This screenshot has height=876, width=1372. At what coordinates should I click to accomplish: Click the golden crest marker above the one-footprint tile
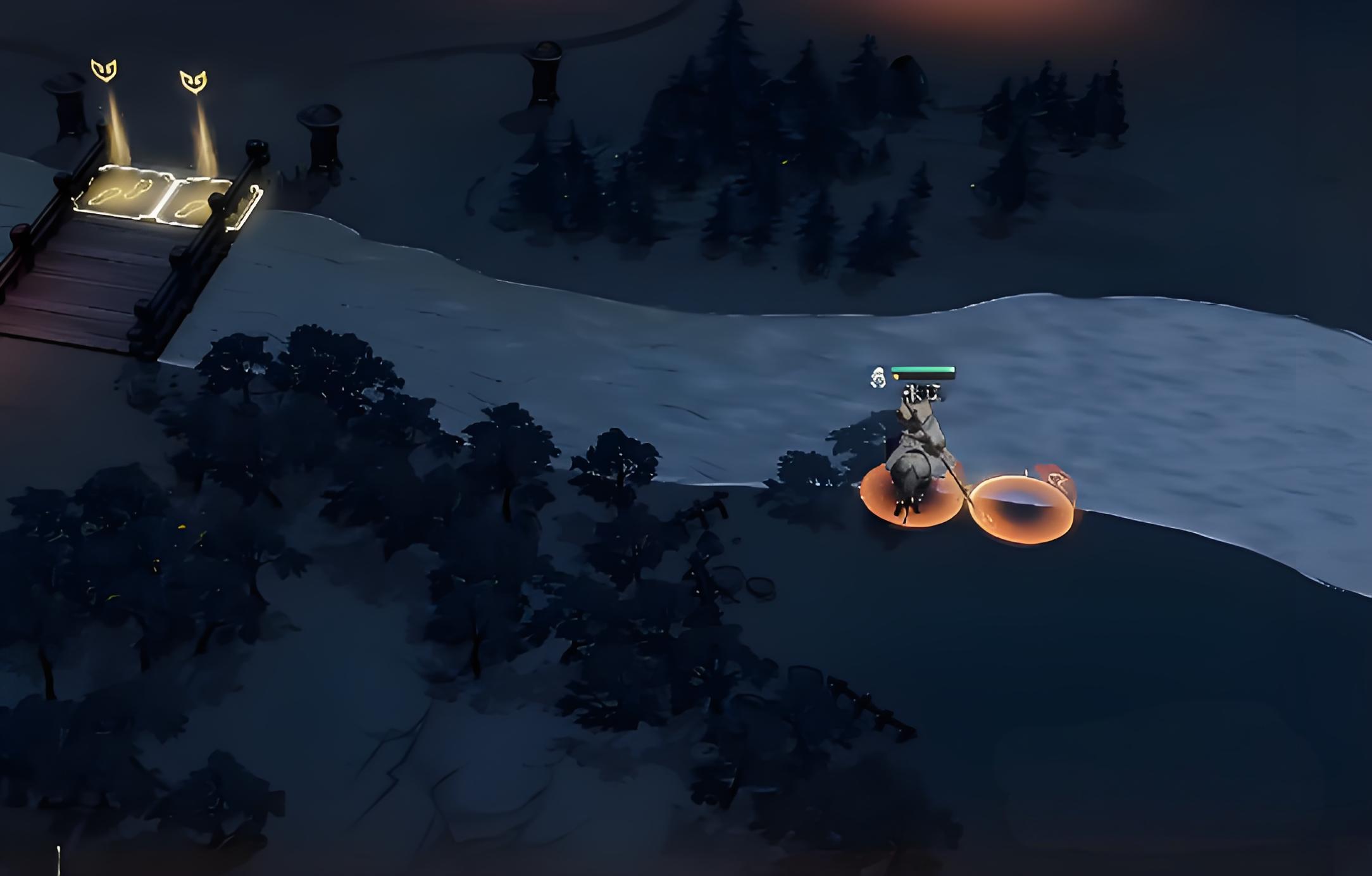193,82
